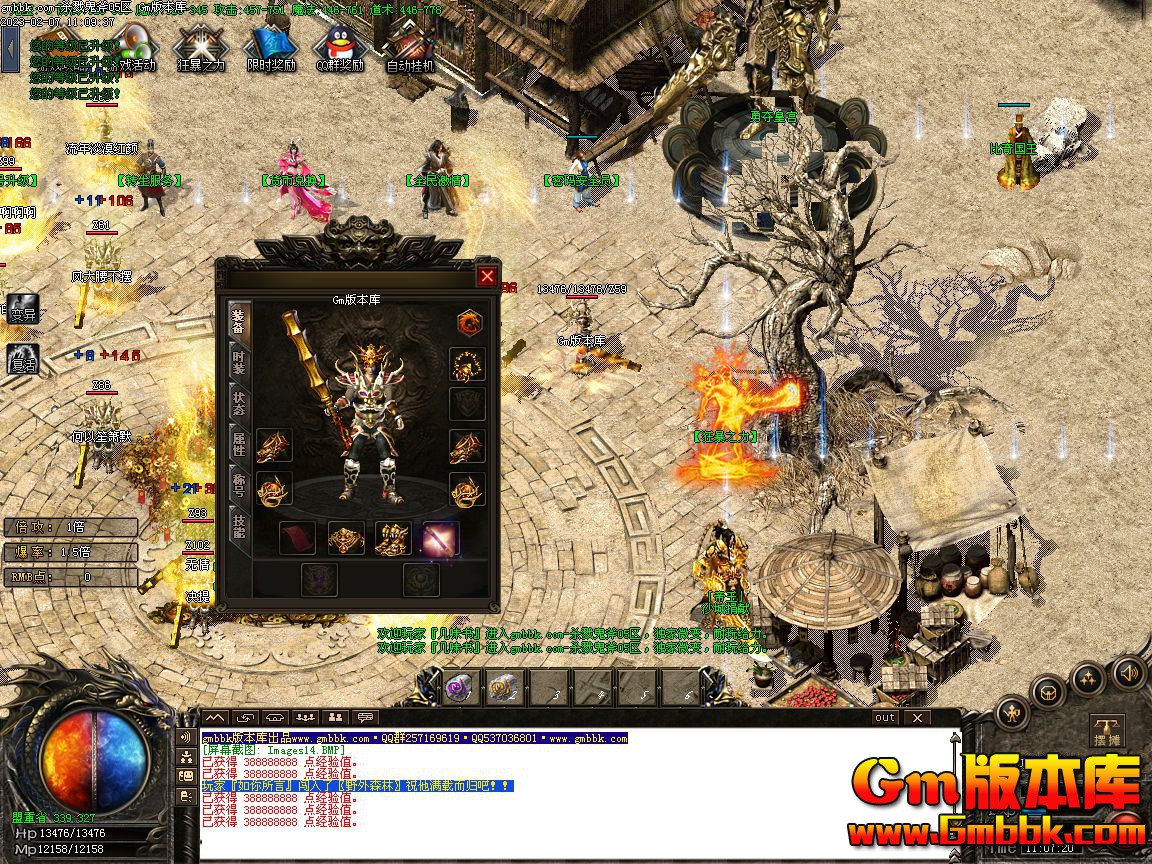This screenshot has width=1152, height=864.
Task: Open the 摆摊 stall vending button
Action: [1106, 731]
